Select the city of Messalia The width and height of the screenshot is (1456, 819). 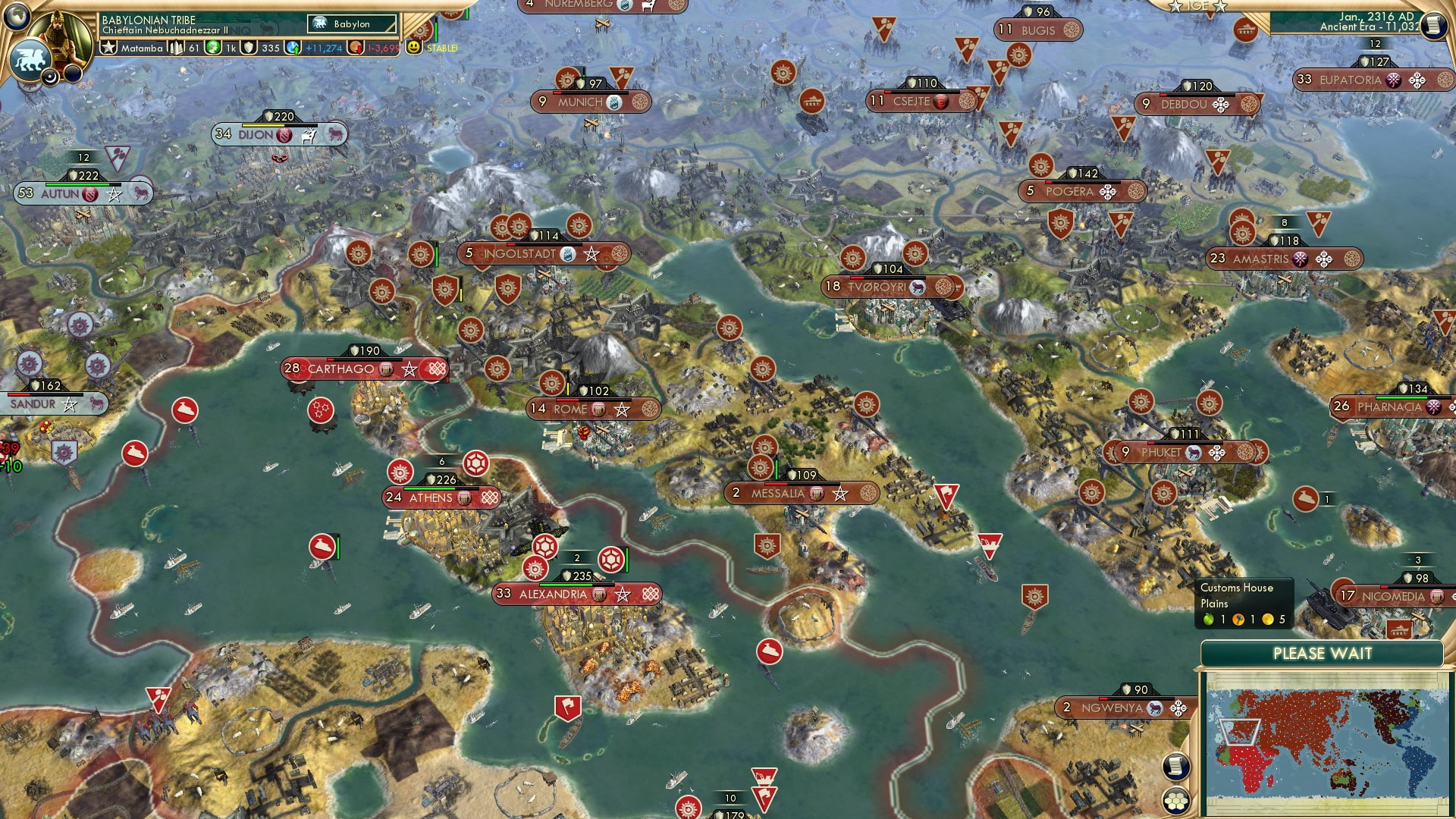(x=779, y=493)
